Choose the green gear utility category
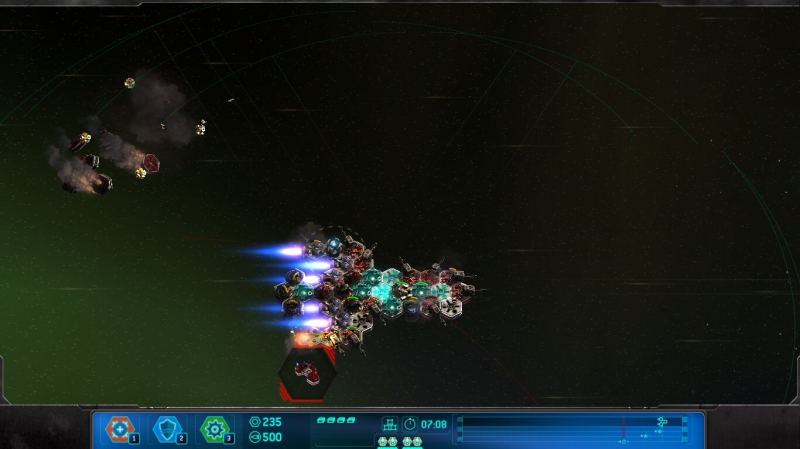800x449 pixels. click(214, 429)
